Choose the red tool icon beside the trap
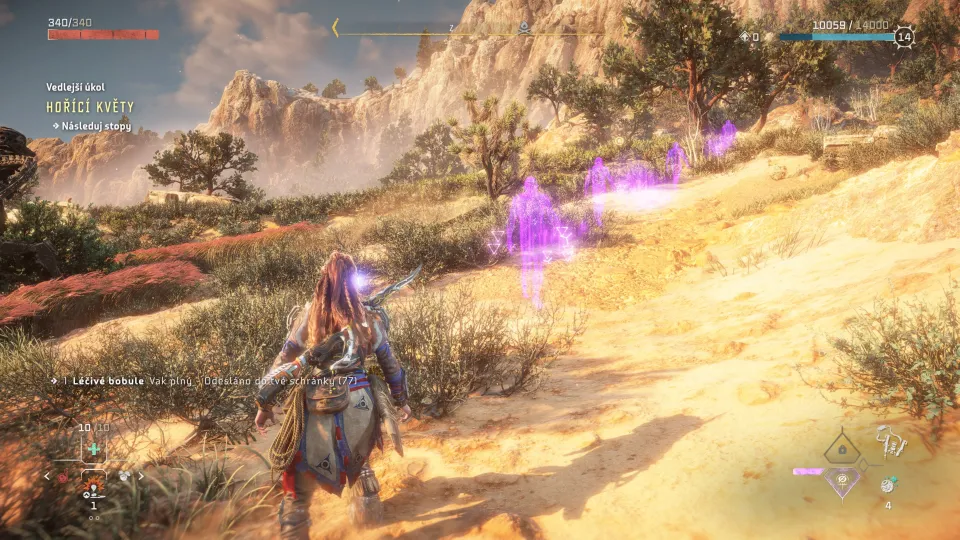The image size is (960, 540). point(65,477)
